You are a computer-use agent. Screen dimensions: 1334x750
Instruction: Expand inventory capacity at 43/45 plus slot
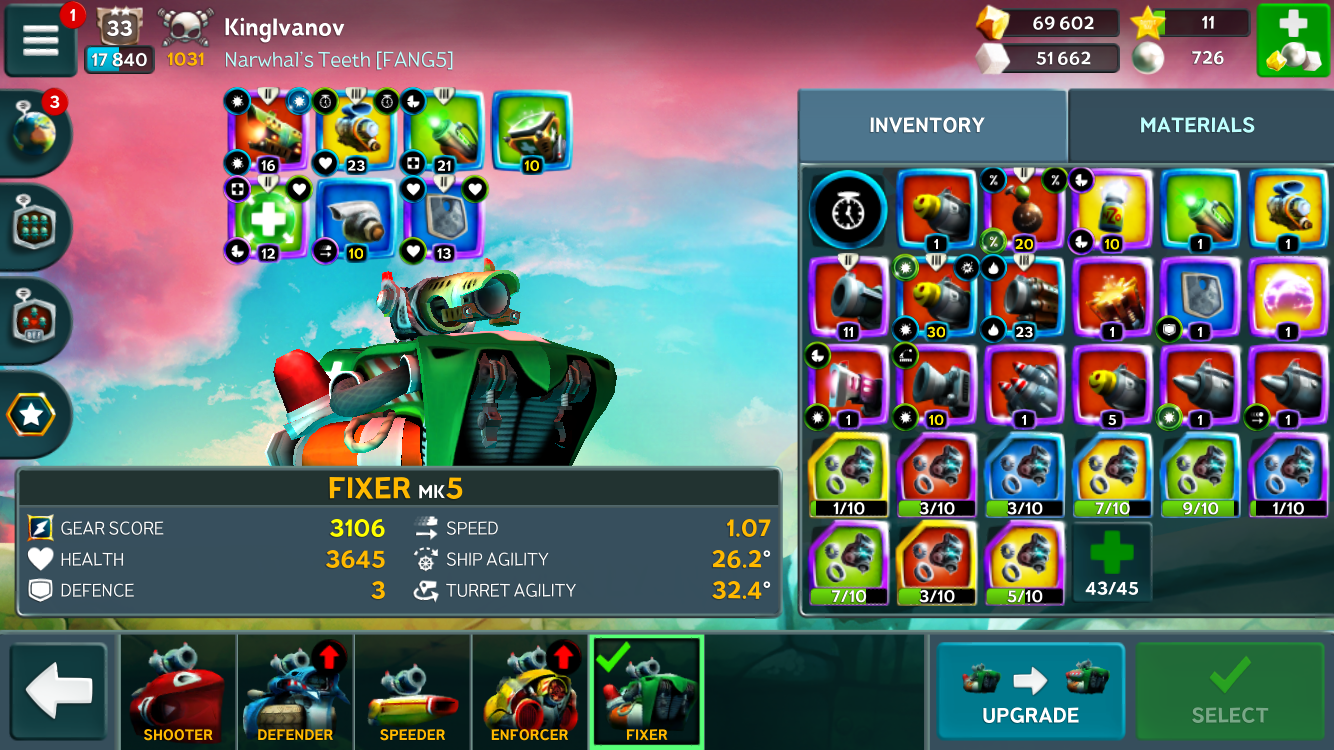pyautogui.click(x=1112, y=563)
